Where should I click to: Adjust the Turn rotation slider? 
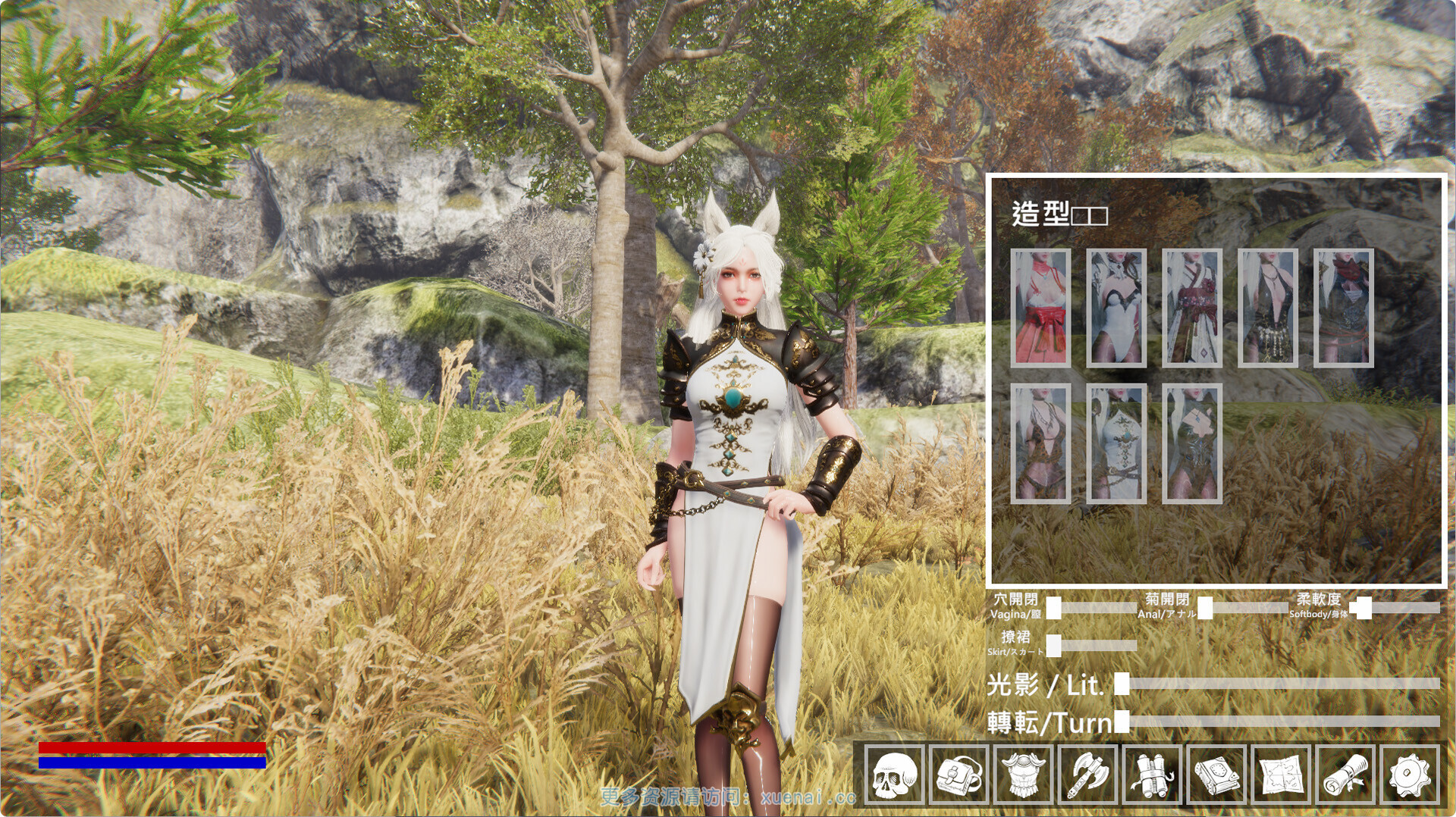[1122, 722]
